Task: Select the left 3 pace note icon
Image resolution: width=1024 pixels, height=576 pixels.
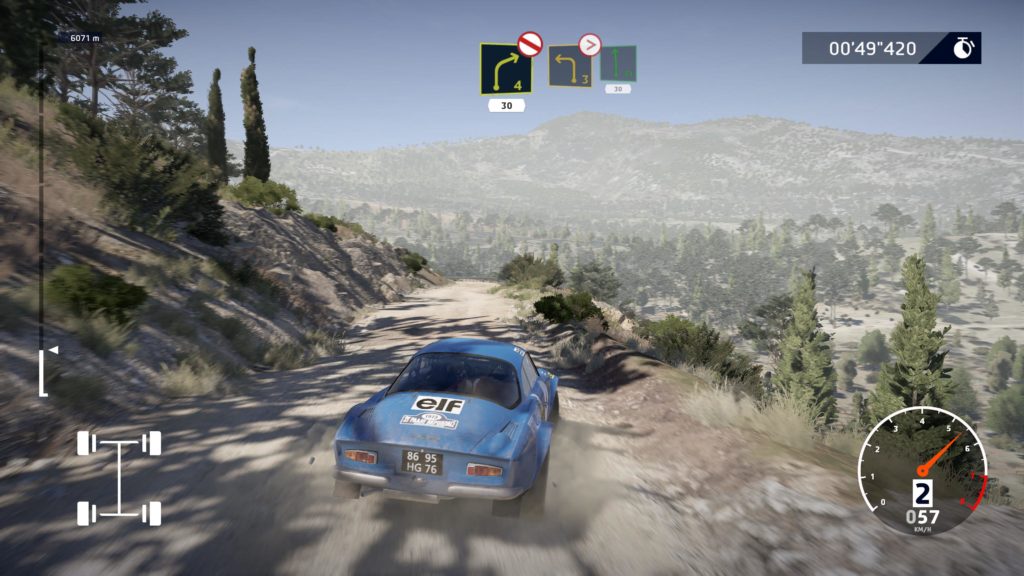Action: (569, 67)
